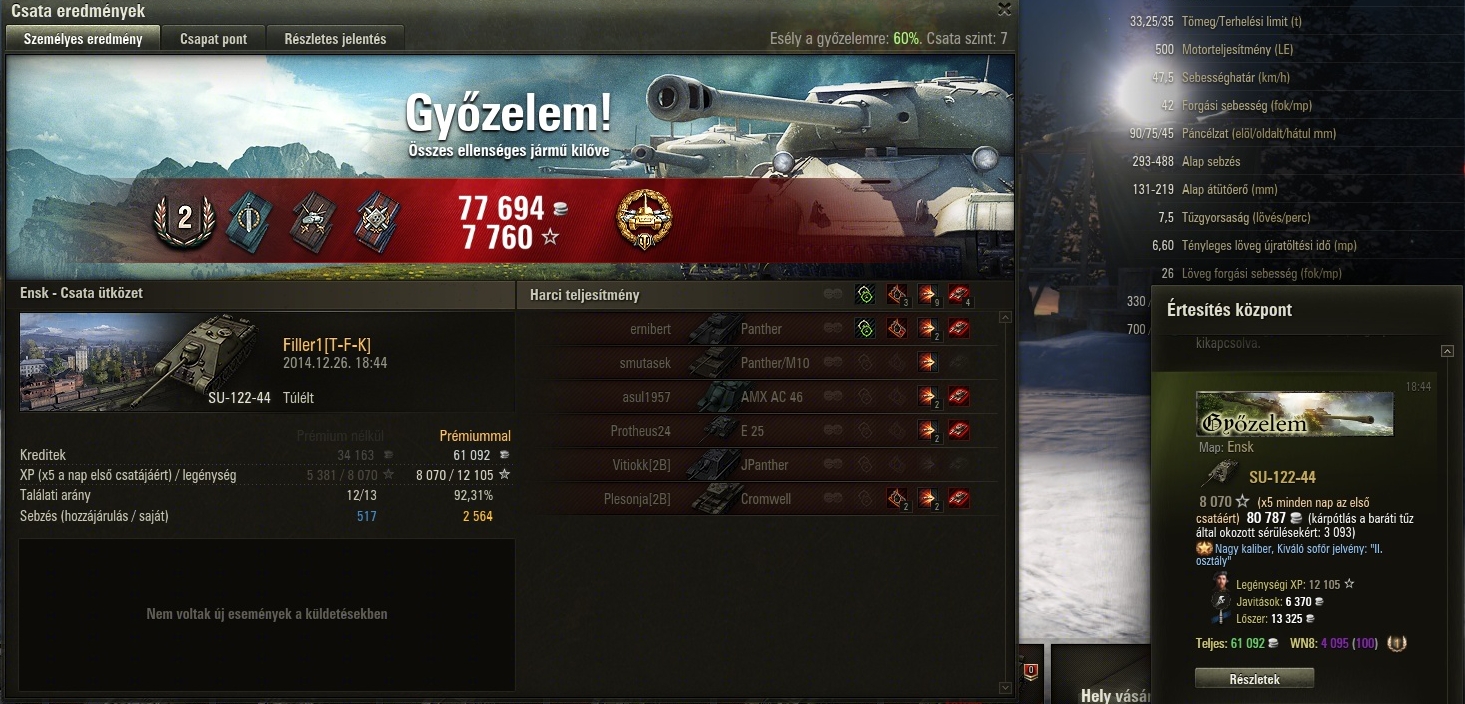This screenshot has width=1465, height=704.
Task: Open Részletek in the notification center
Action: pyautogui.click(x=1254, y=679)
